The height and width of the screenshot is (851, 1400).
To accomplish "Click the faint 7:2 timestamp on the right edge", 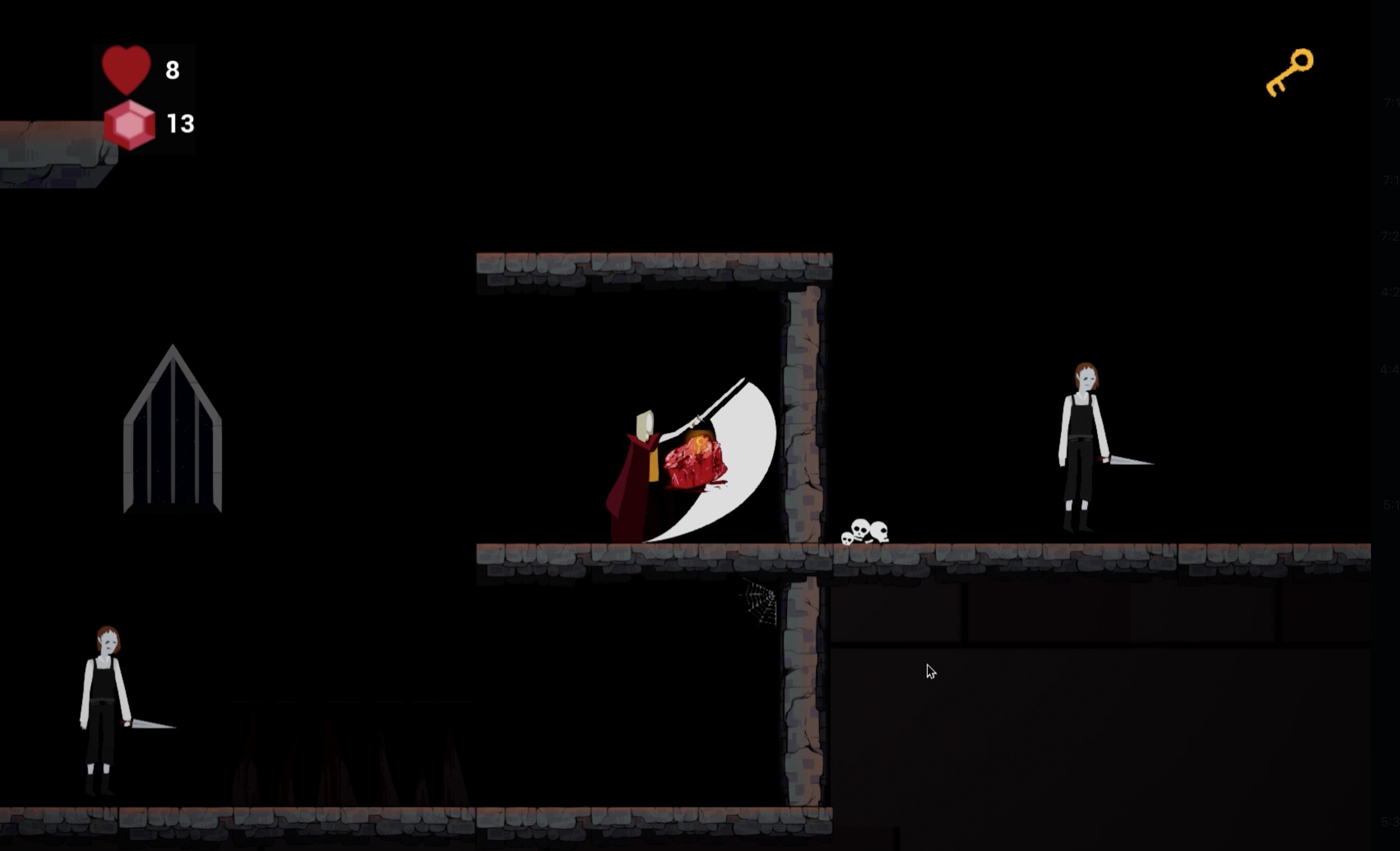I will [1391, 236].
